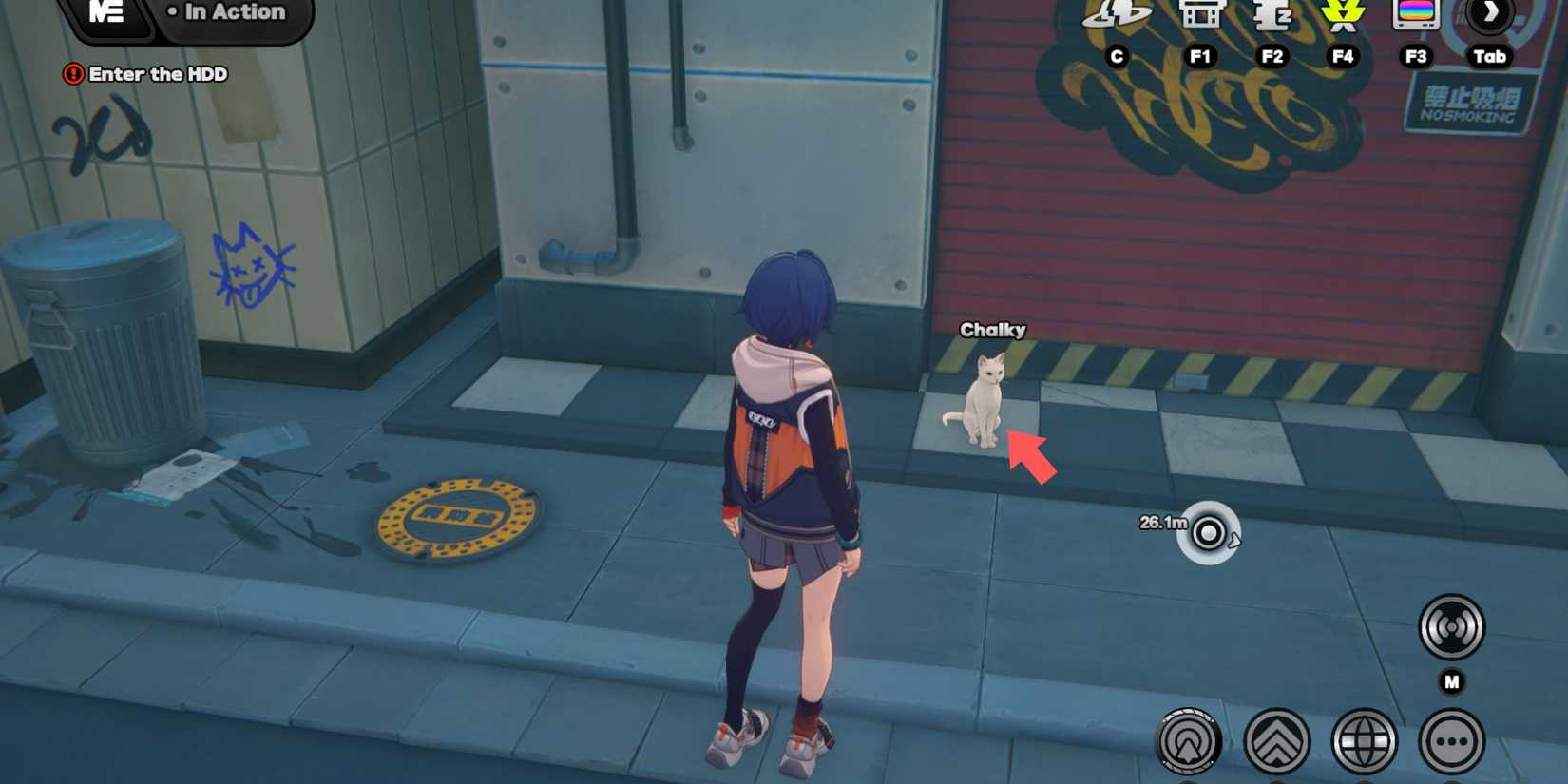
Task: Click the waypoint tracker circle icon bottom-right
Action: pyautogui.click(x=1190, y=739)
